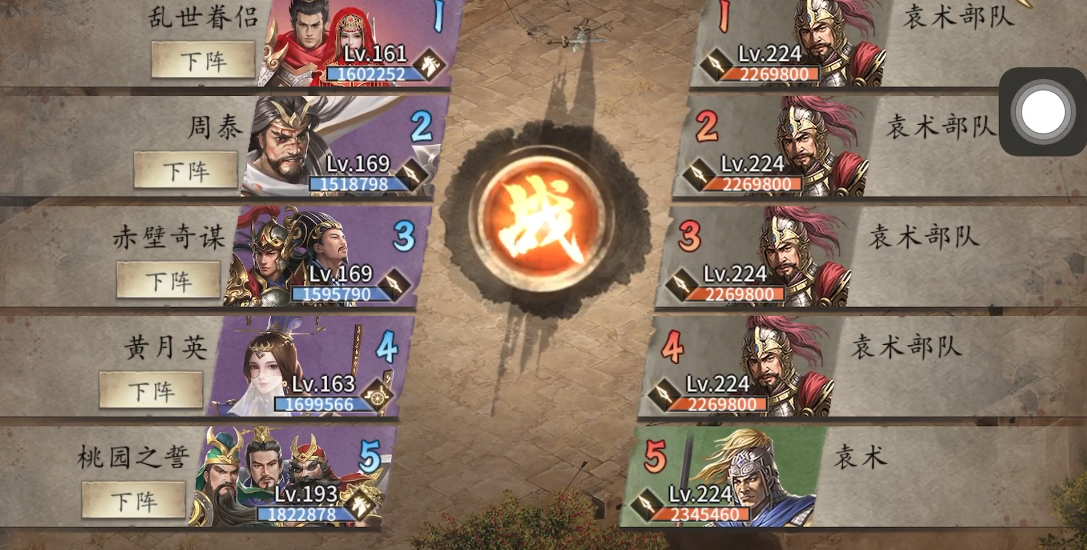
Task: Tap 下阵 under 赤壁奇谋
Action: (168, 279)
